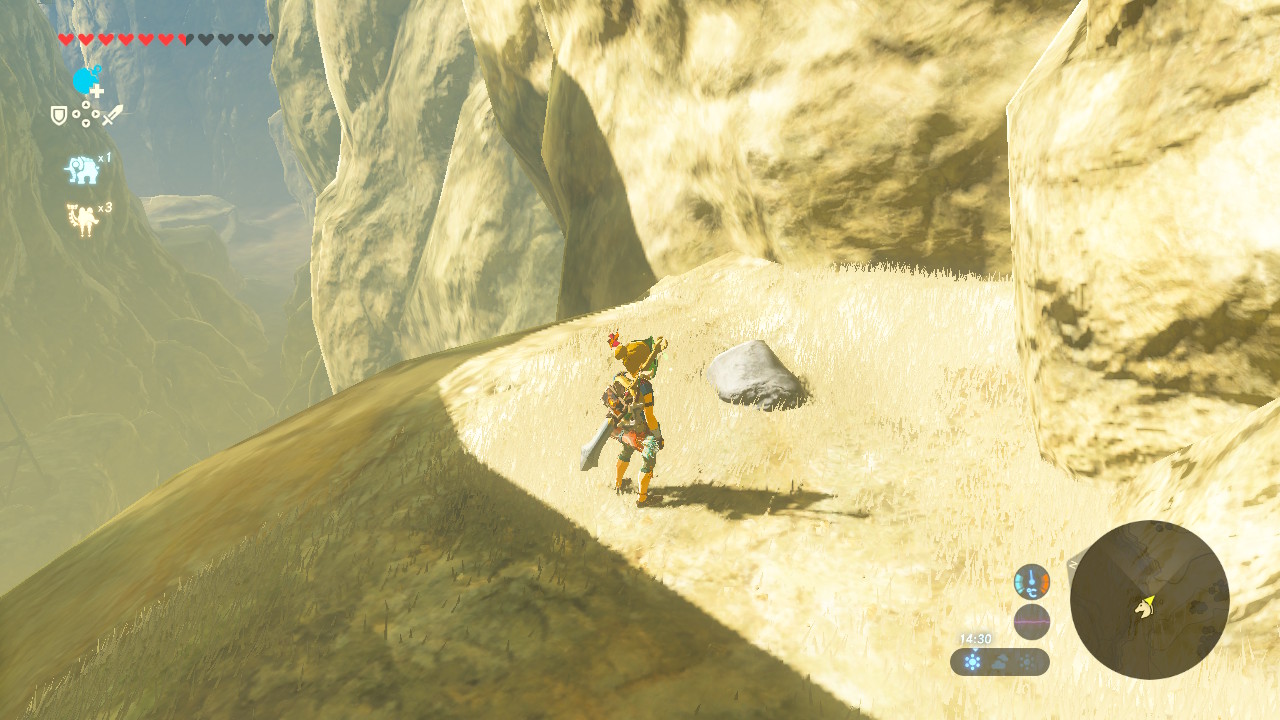Open the circular minimap
Image resolution: width=1280 pixels, height=720 pixels.
point(1149,600)
